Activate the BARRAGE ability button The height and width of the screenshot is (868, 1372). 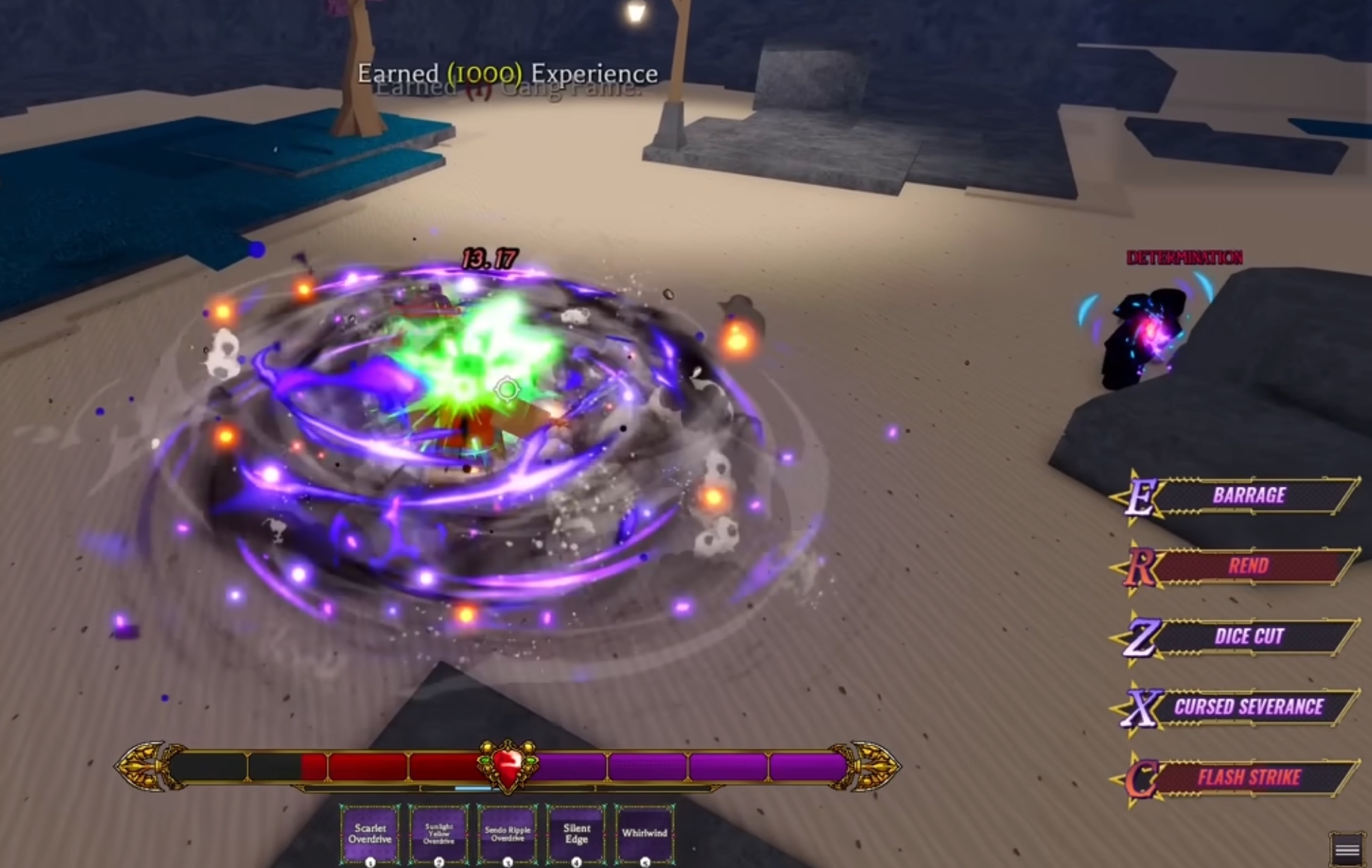click(x=1249, y=495)
